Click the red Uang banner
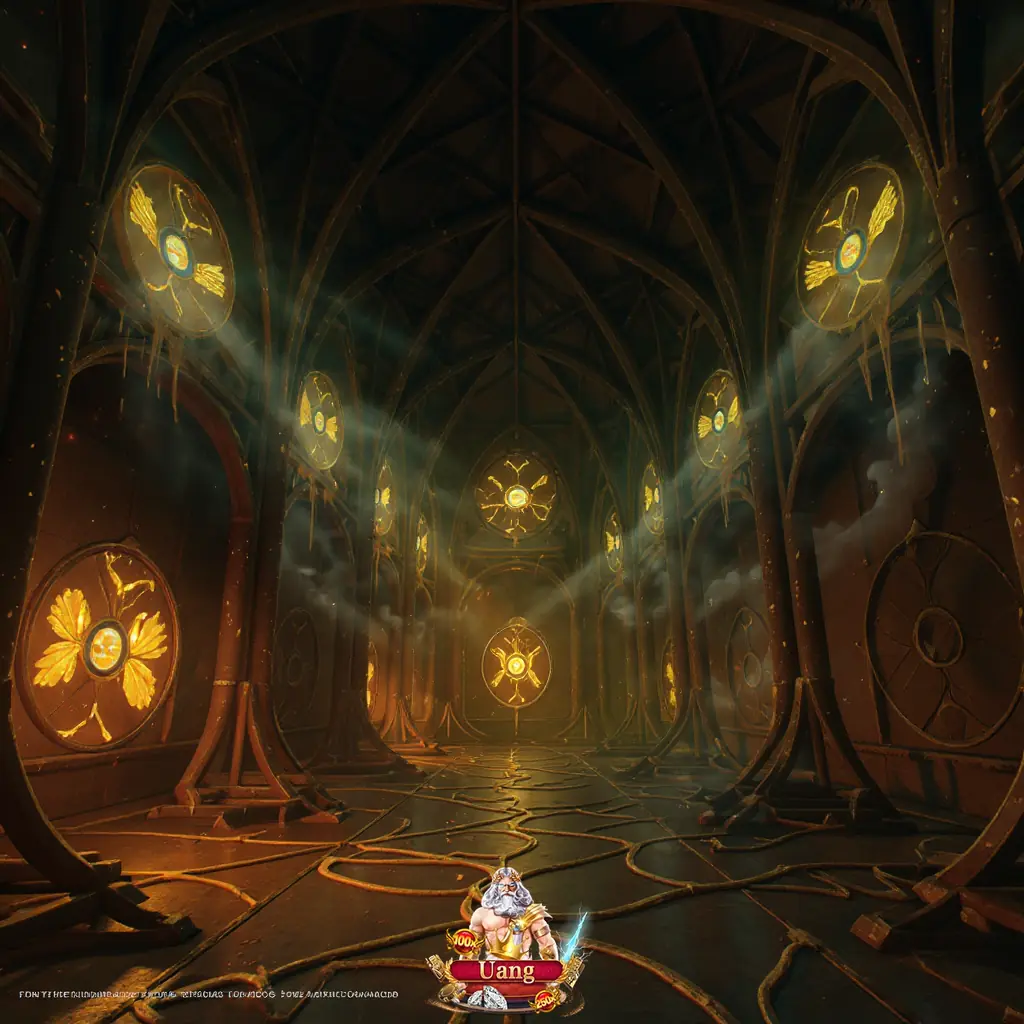The image size is (1024, 1024). pos(506,970)
